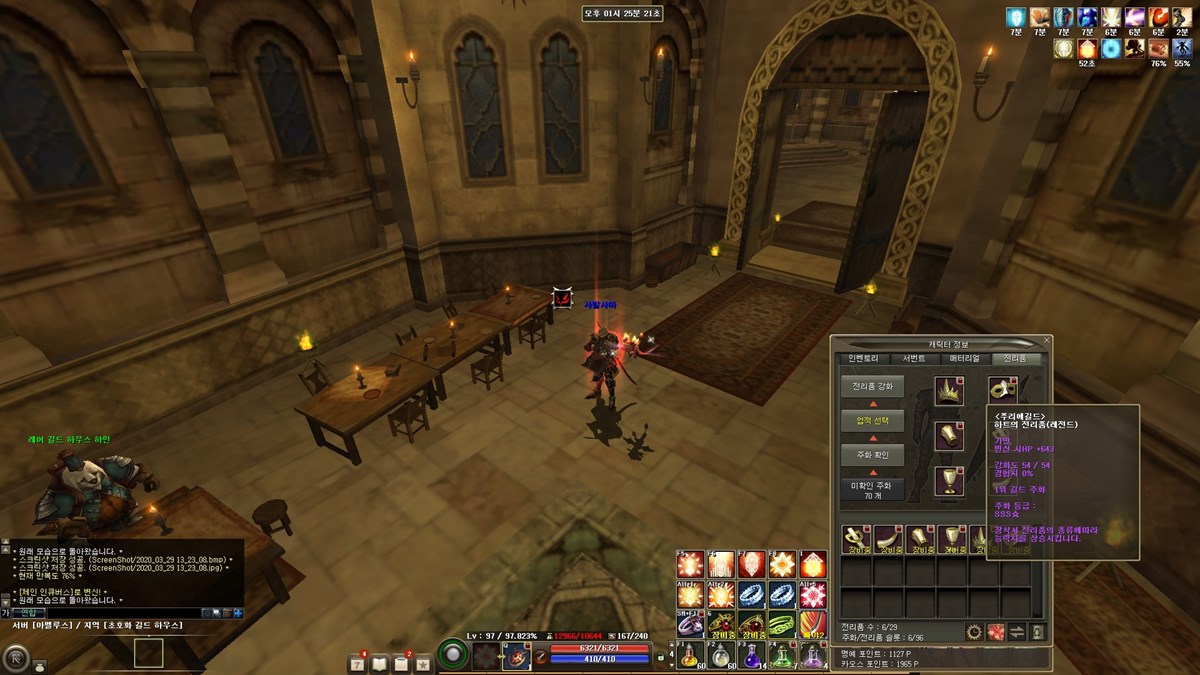
Task: Select the equipped golden crown trophy
Action: click(948, 391)
